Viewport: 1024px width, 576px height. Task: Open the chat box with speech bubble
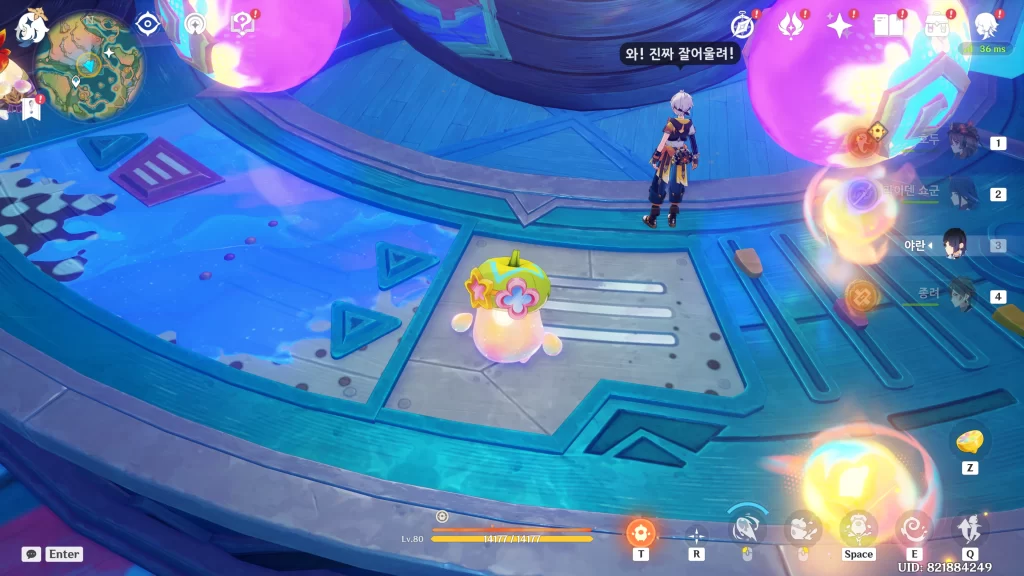31,553
